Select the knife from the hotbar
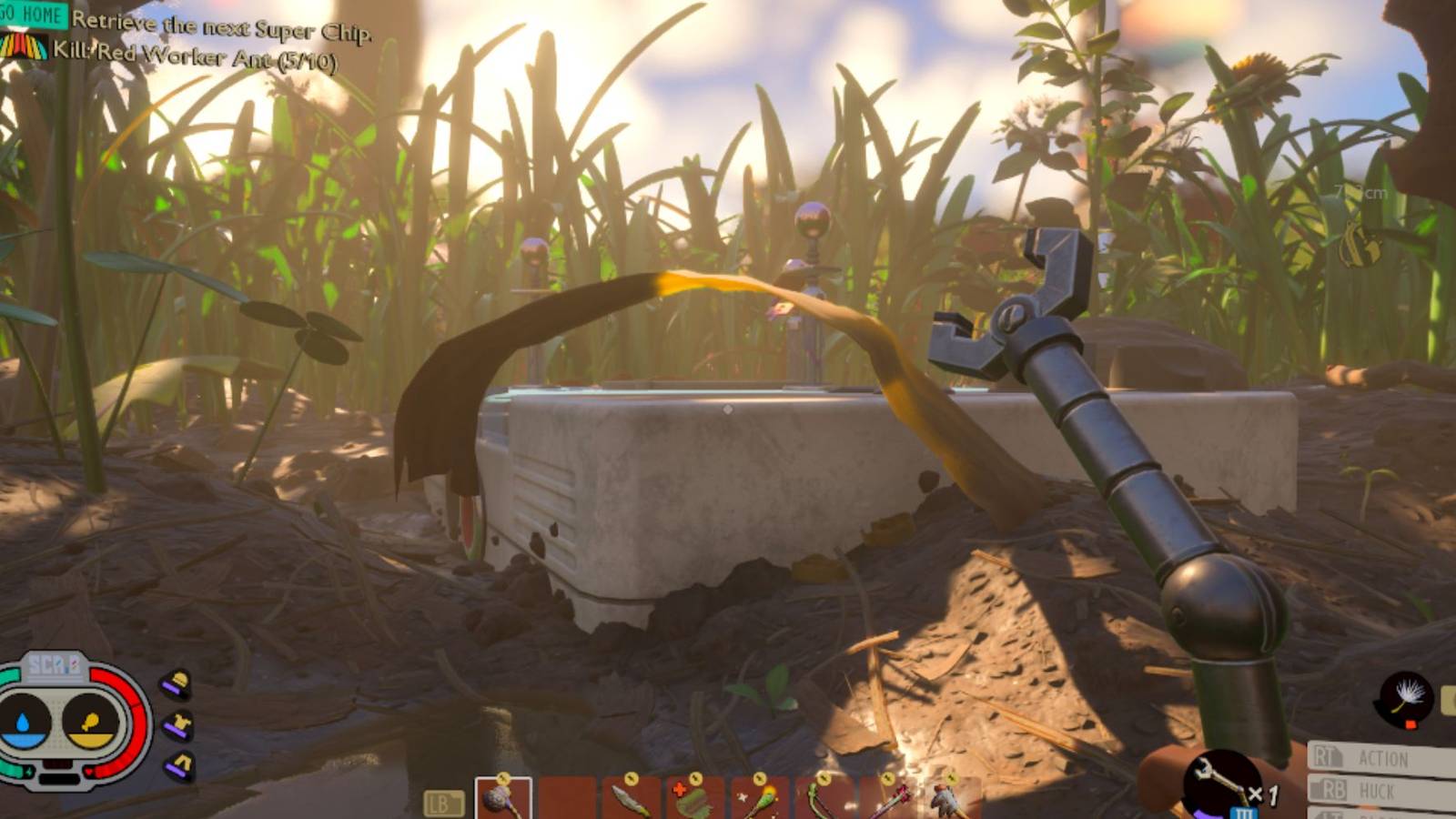Image resolution: width=1456 pixels, height=819 pixels. point(630,796)
